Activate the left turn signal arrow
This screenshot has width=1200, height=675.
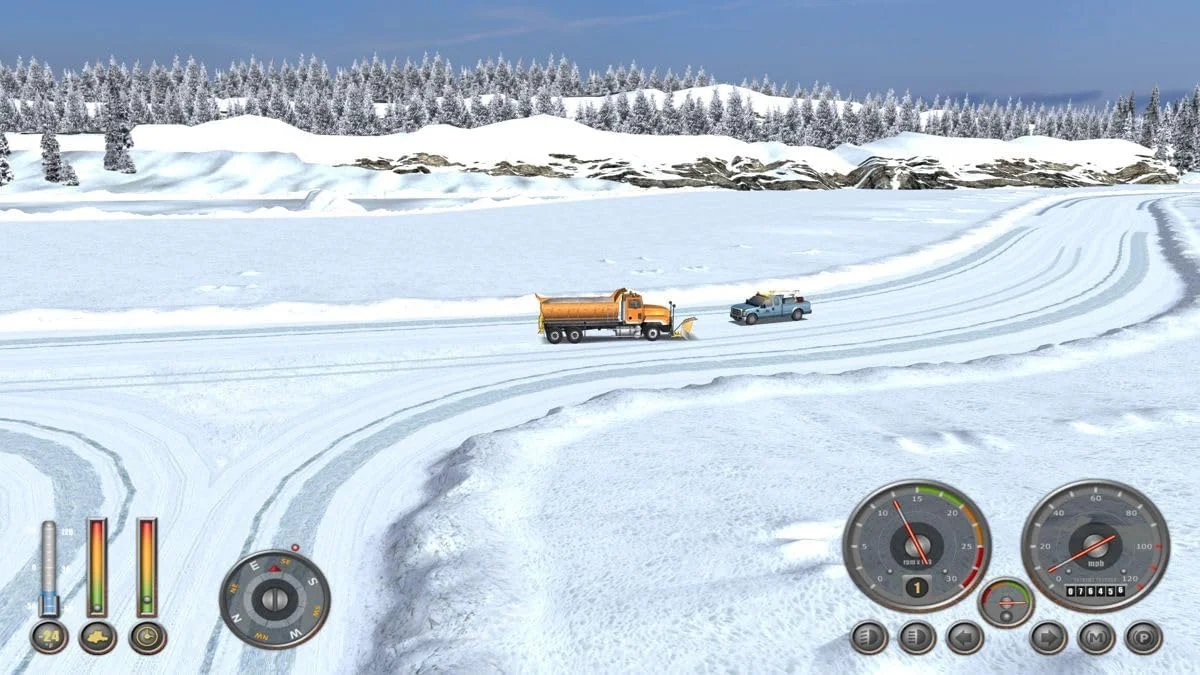(x=965, y=637)
